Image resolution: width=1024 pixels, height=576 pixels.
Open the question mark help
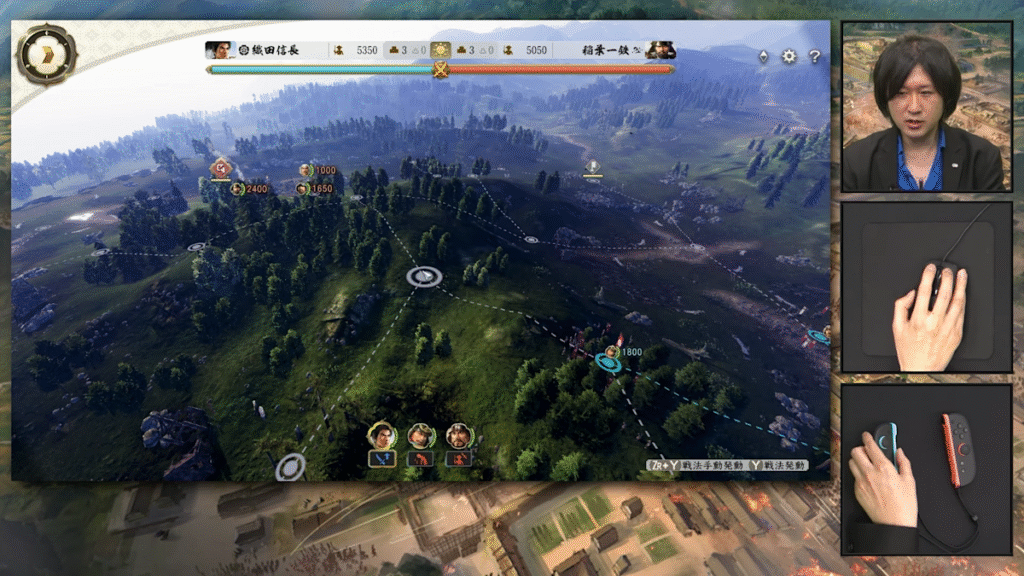pyautogui.click(x=814, y=56)
